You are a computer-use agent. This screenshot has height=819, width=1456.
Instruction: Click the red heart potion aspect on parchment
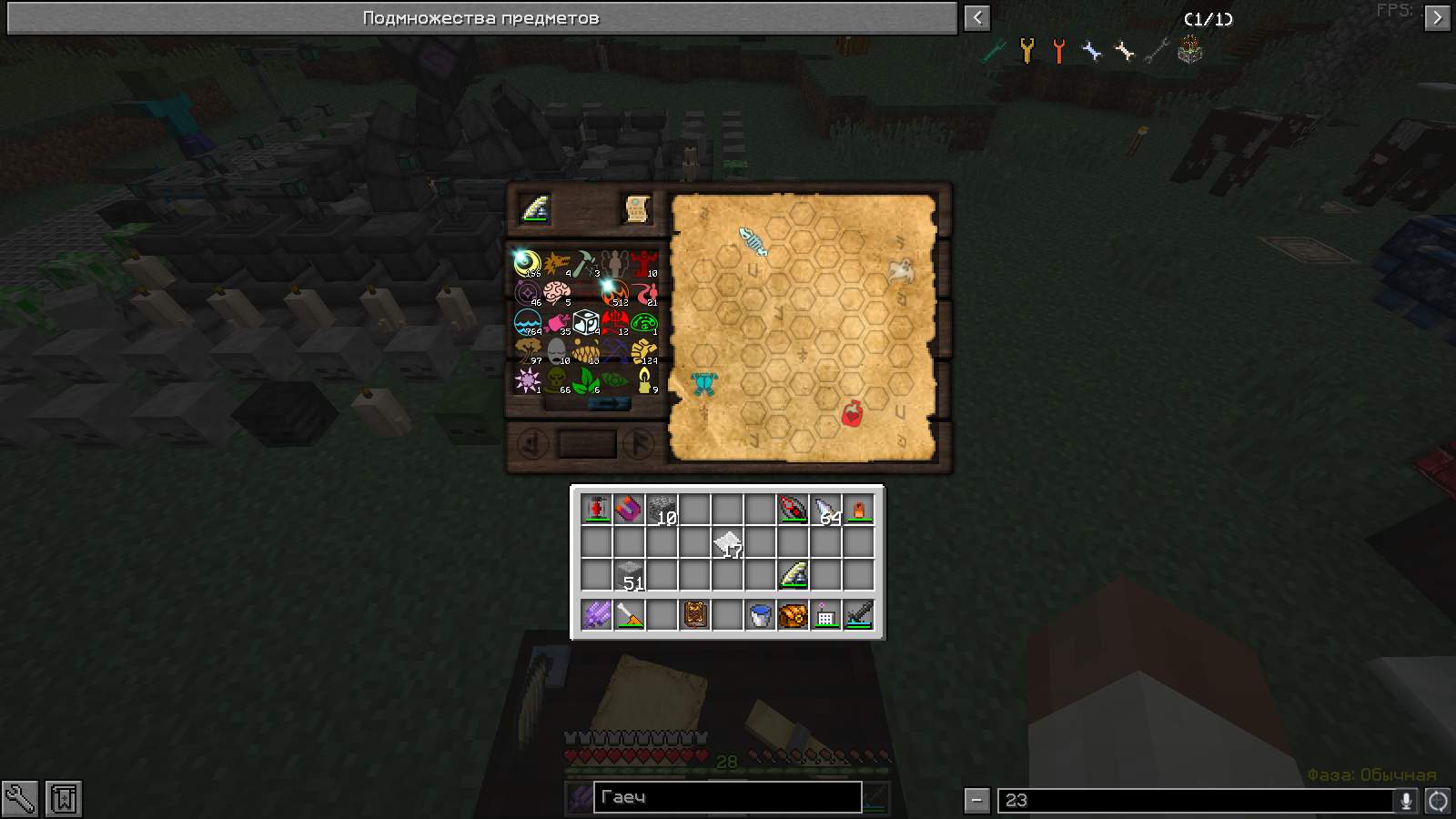(x=852, y=414)
